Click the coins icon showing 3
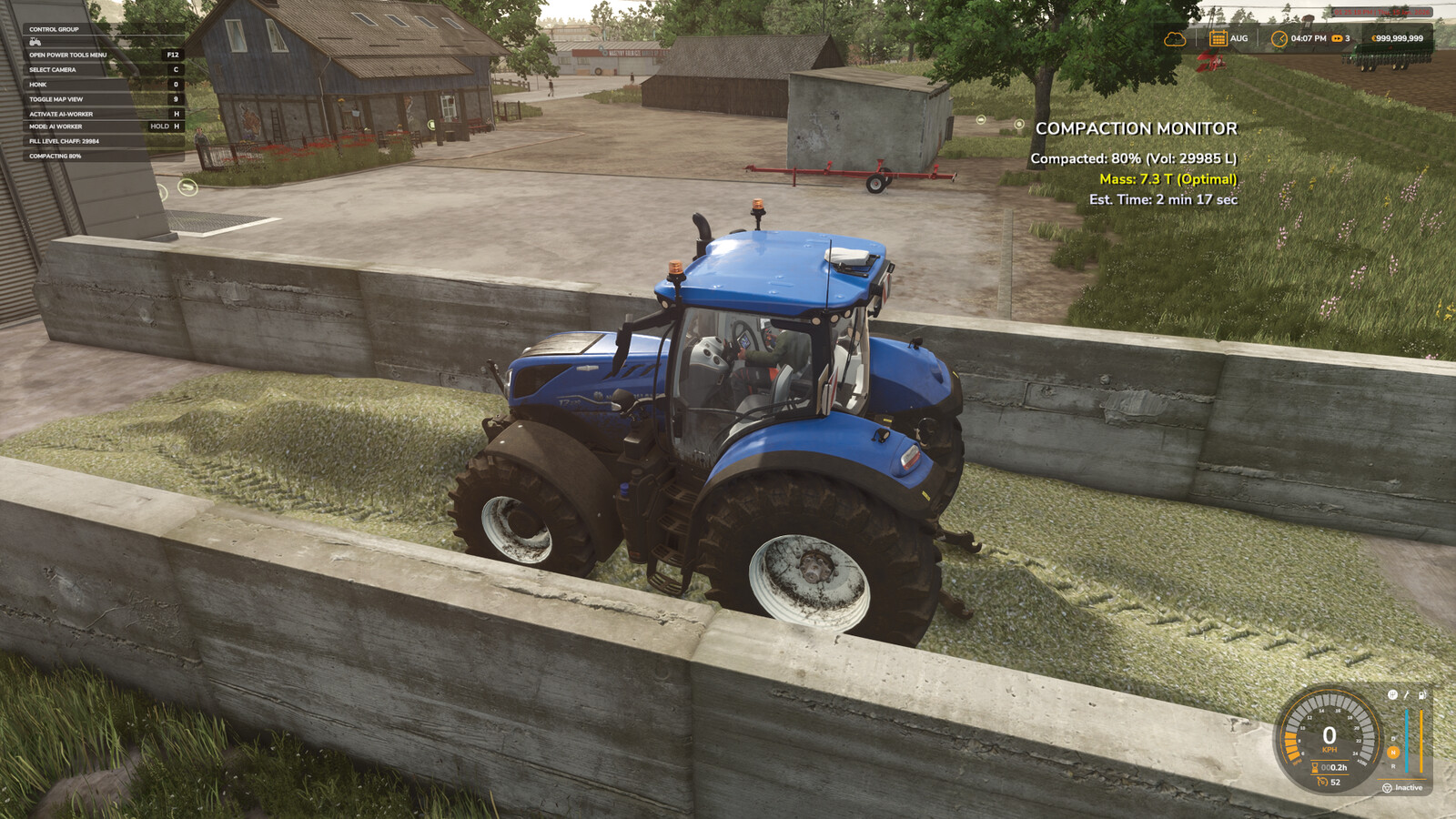Screen dimensions: 1456x819 pos(1336,38)
